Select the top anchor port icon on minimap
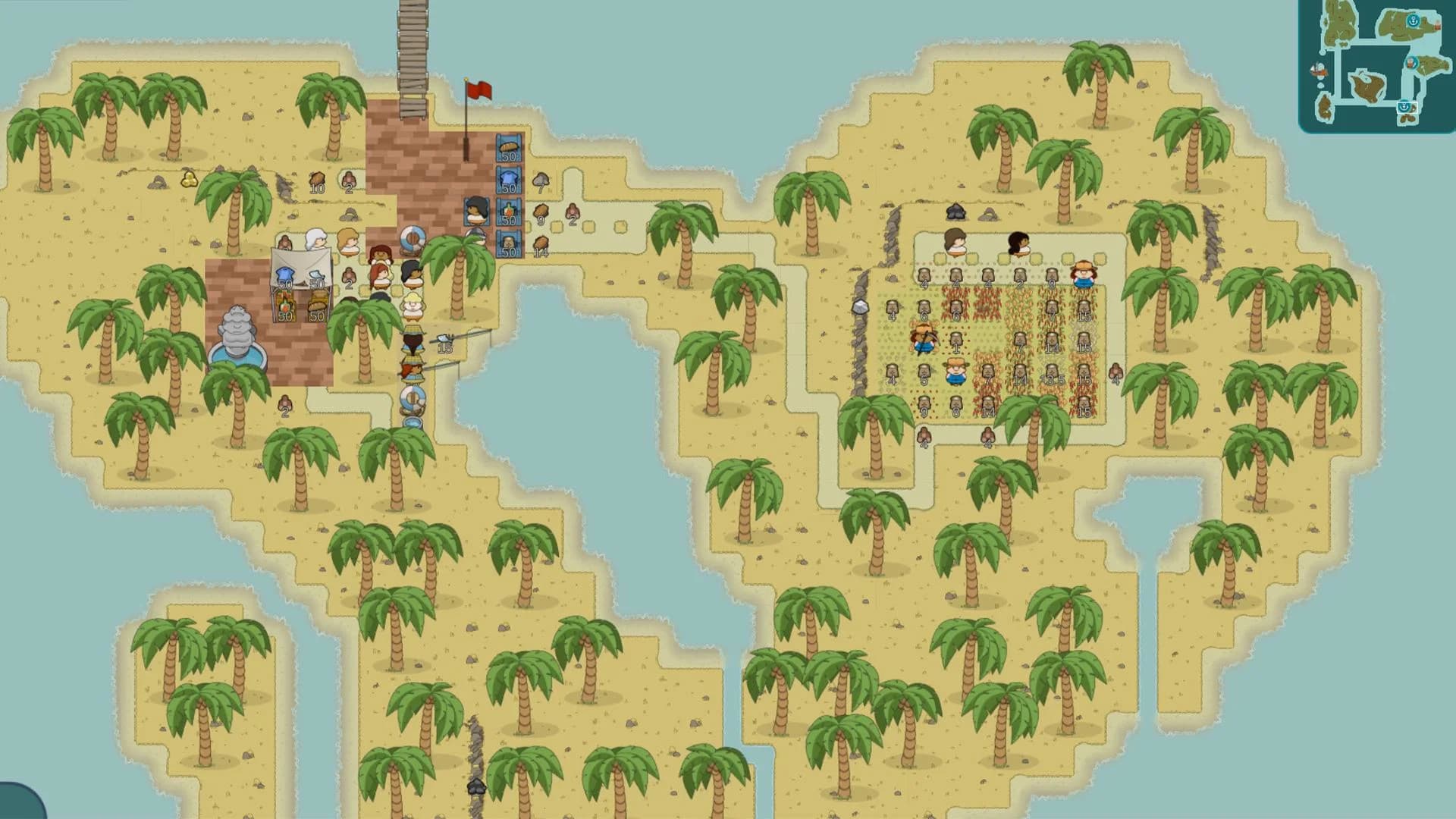The image size is (1456, 819). [1413, 20]
